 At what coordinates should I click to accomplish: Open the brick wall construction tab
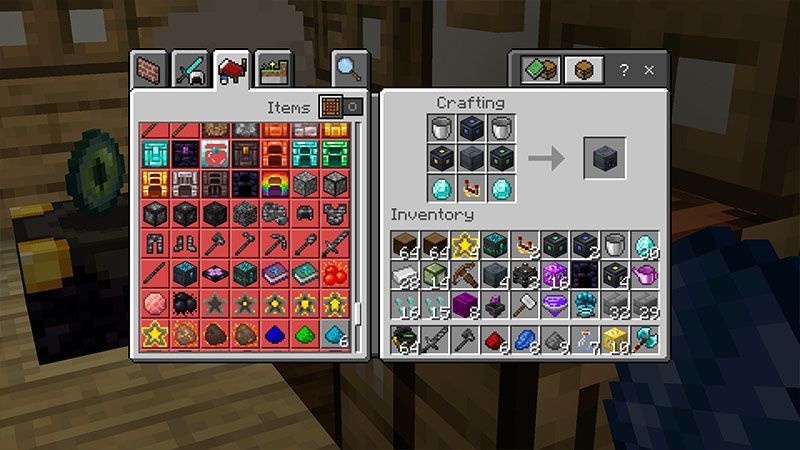point(149,69)
